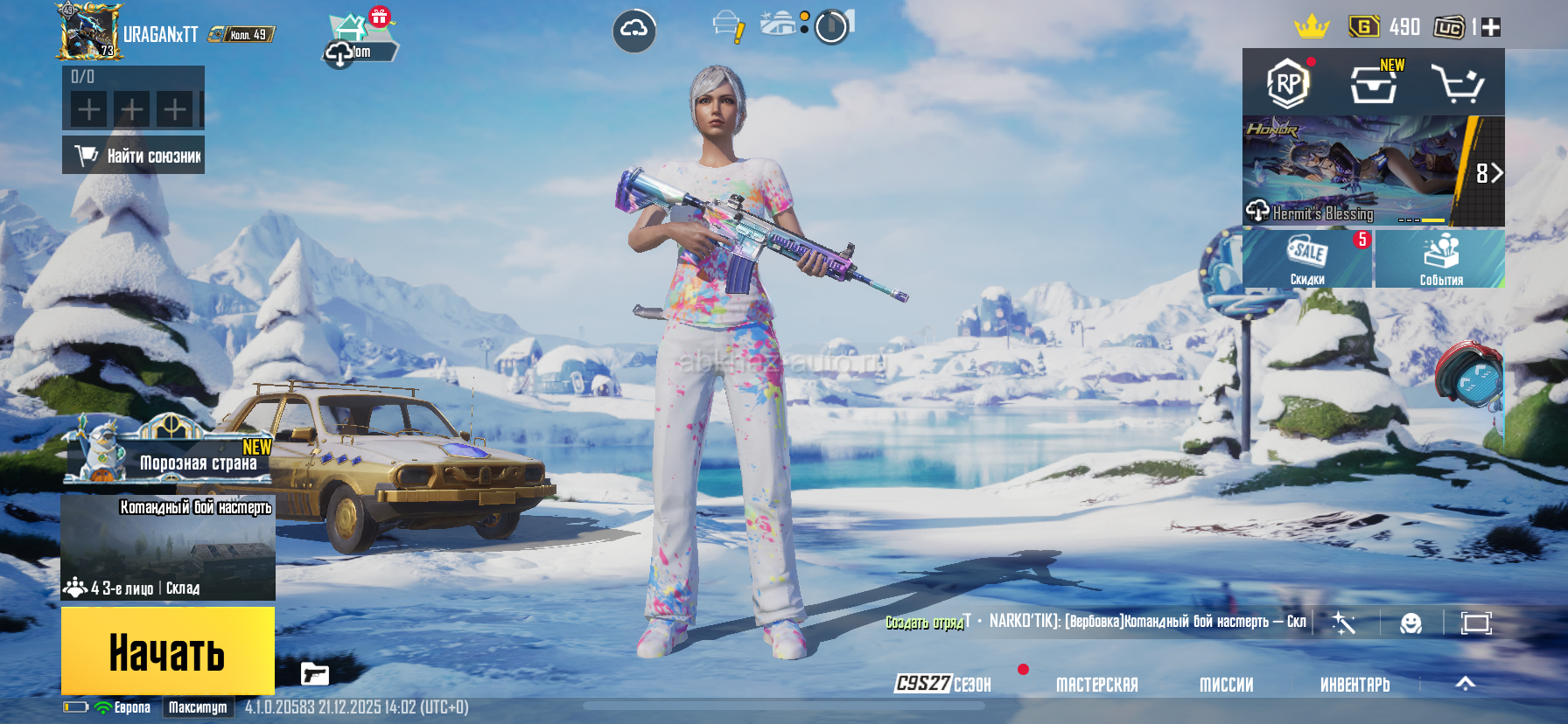This screenshot has width=1568, height=724.
Task: Click the cloud download icon at top center
Action: click(x=633, y=31)
